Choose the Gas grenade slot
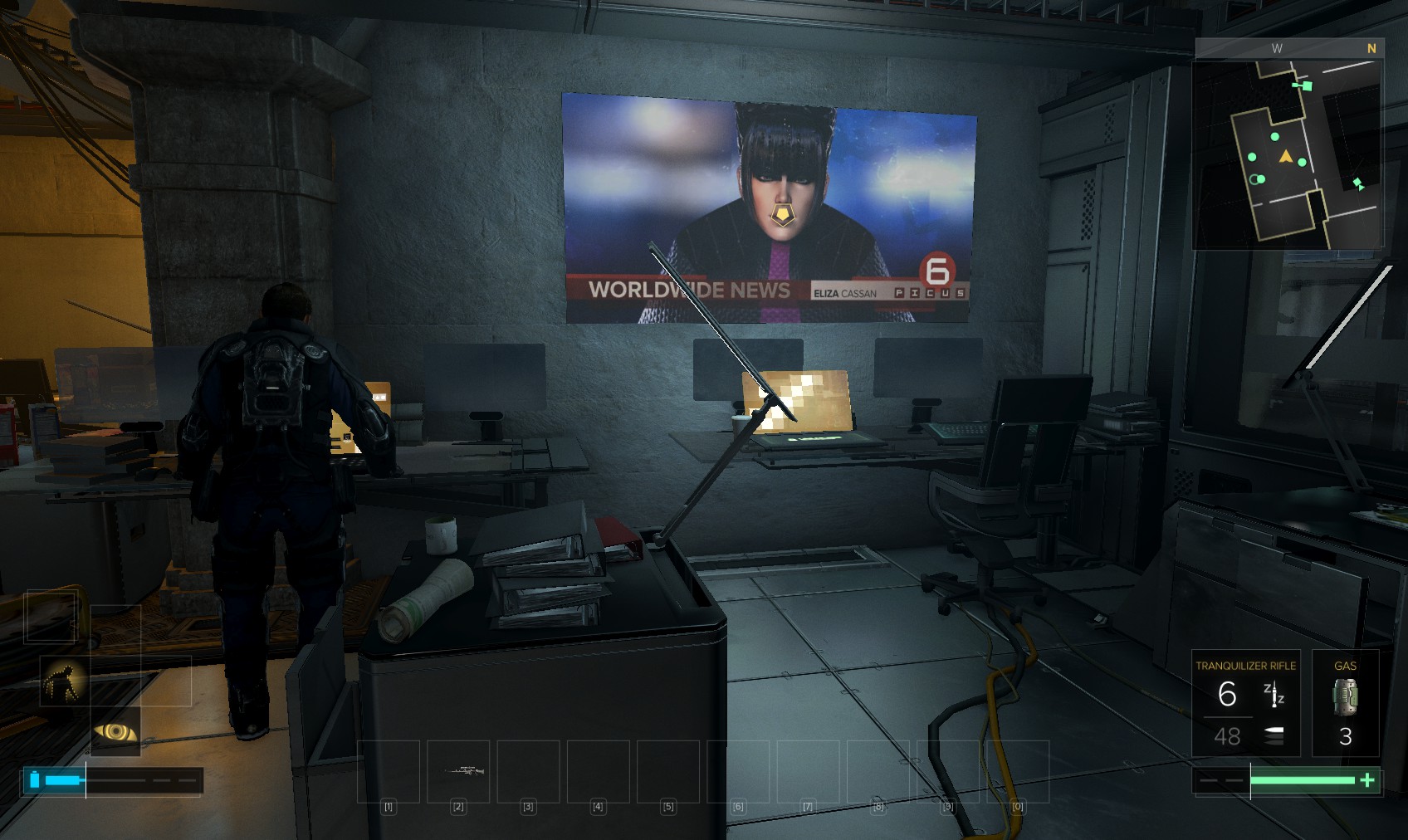The height and width of the screenshot is (840, 1408). pos(1345,703)
